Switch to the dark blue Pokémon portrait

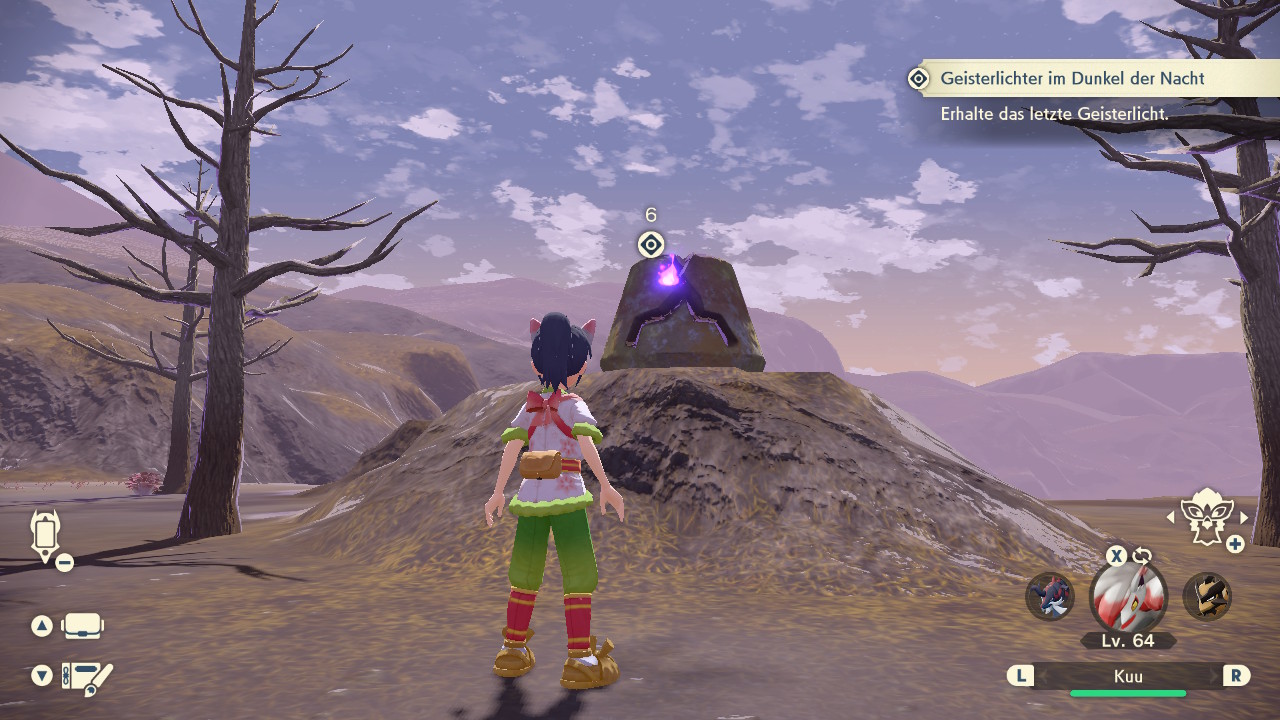[x=1050, y=596]
